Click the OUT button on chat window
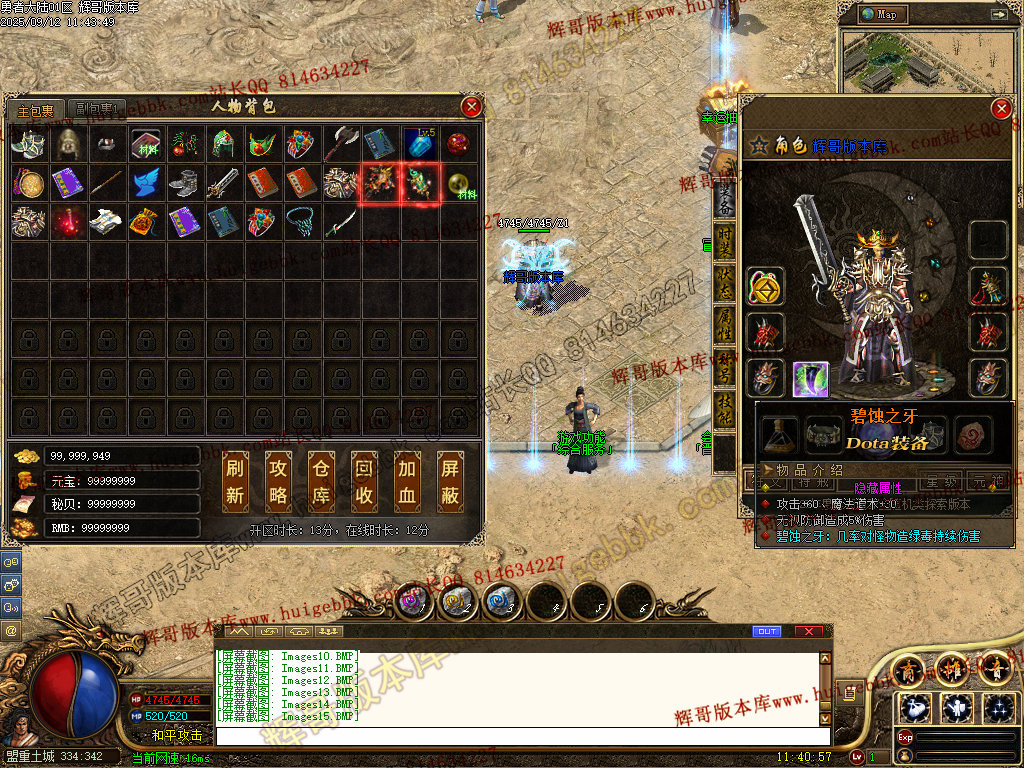Image resolution: width=1024 pixels, height=768 pixels. [767, 632]
